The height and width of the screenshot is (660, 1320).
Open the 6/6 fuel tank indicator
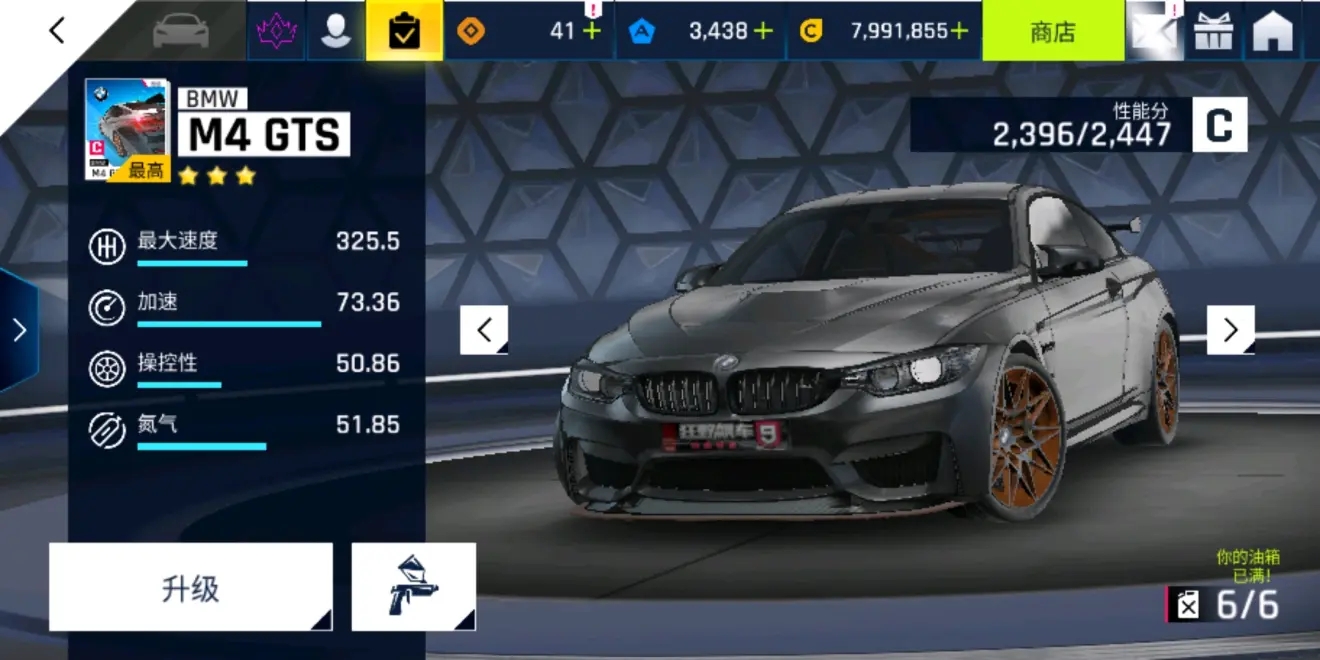1226,604
